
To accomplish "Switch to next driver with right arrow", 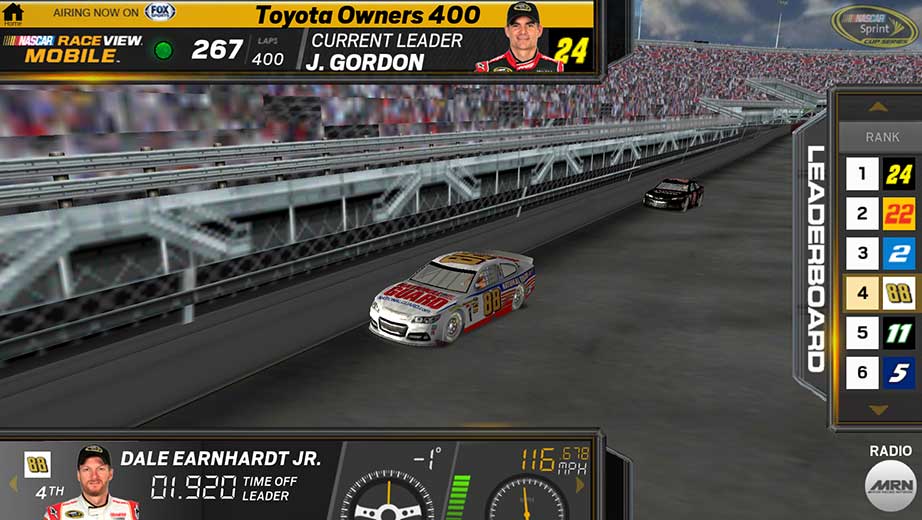I will pos(580,485).
